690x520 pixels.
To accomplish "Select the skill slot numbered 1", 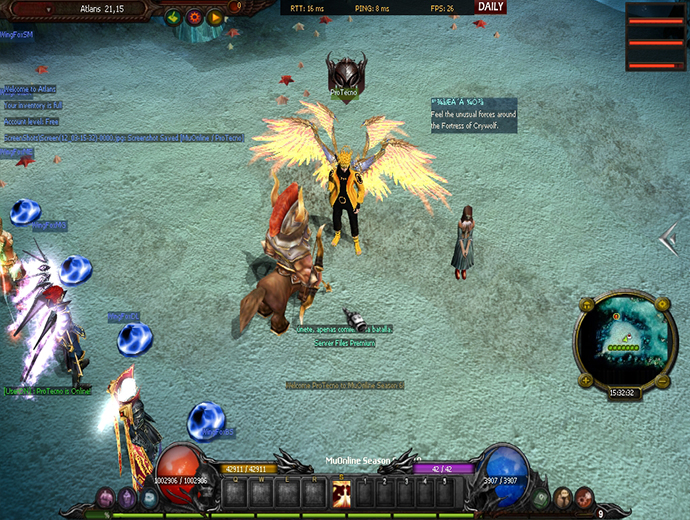I will [x=365, y=494].
